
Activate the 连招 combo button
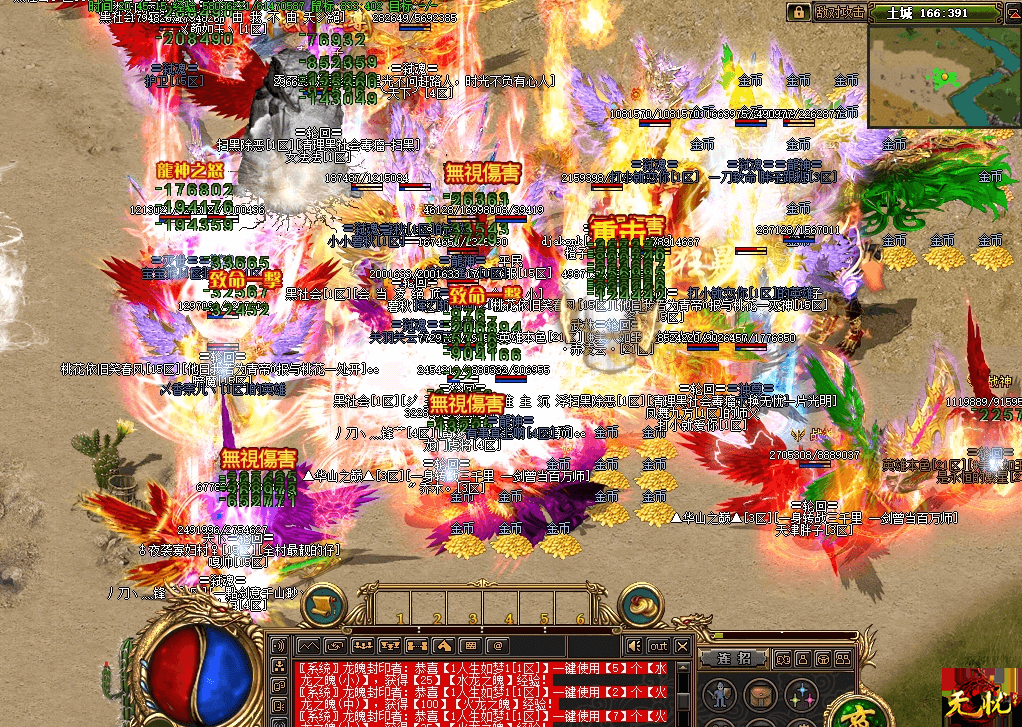(x=736, y=658)
